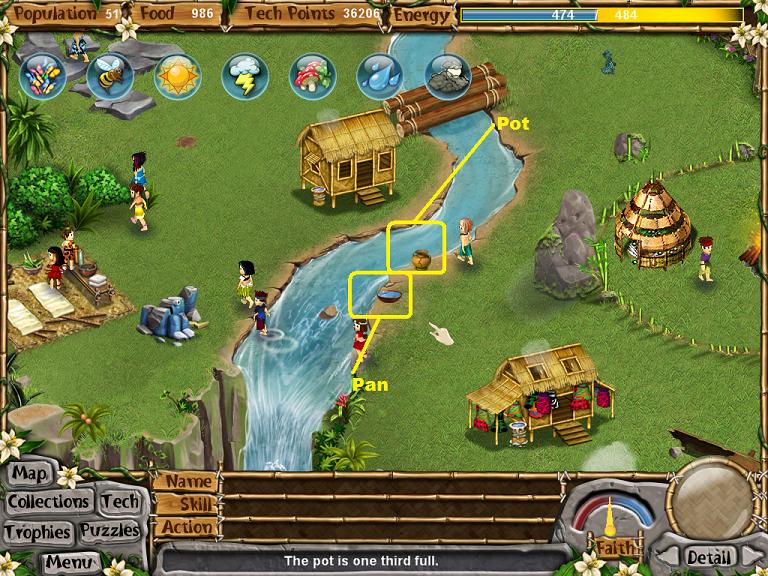View the Trophies screen
This screenshot has height=576, width=768.
click(37, 531)
